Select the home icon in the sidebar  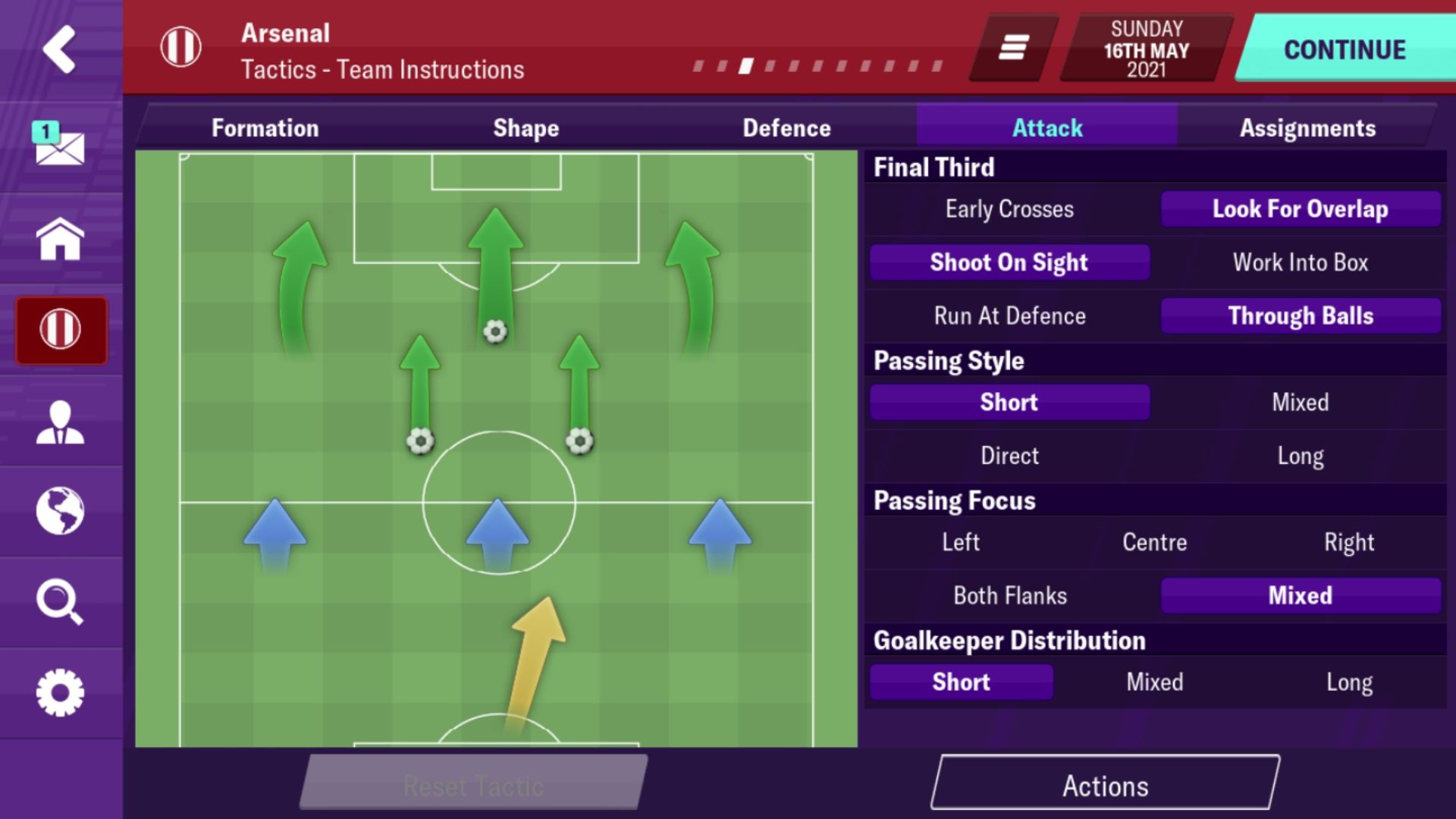[x=62, y=239]
